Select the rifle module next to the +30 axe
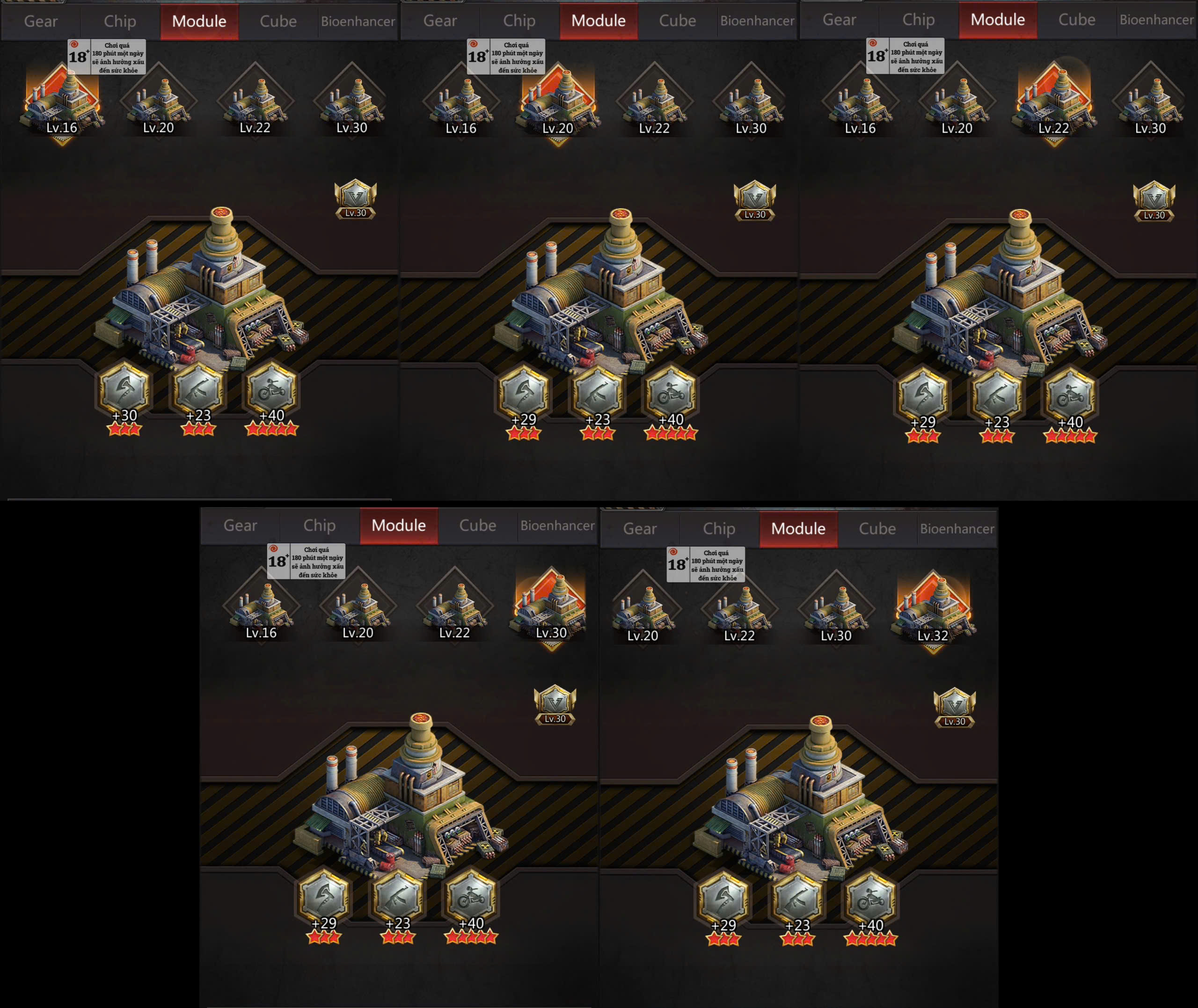Image resolution: width=1198 pixels, height=1008 pixels. click(x=197, y=390)
